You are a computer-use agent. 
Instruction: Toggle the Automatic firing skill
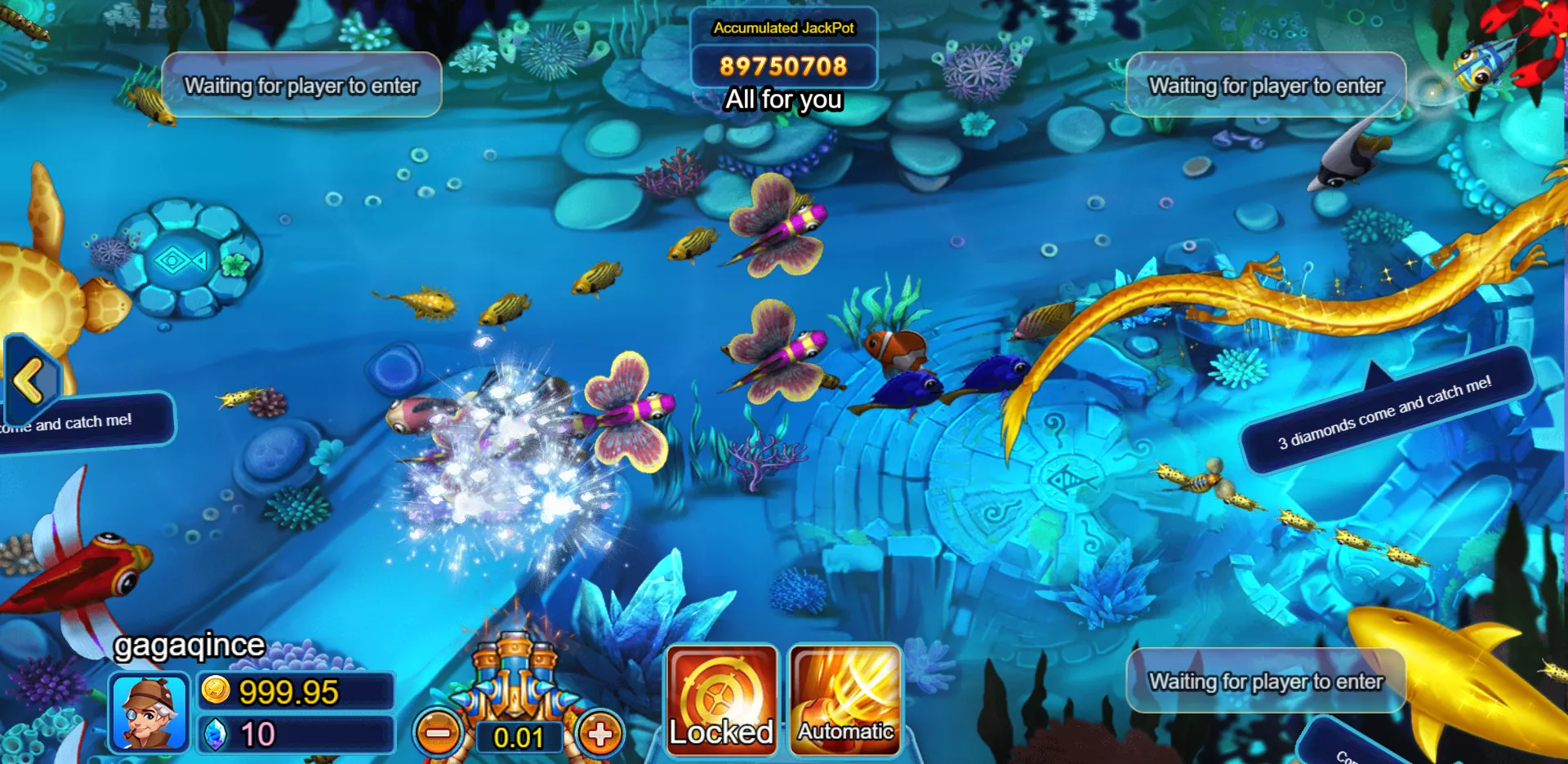845,699
